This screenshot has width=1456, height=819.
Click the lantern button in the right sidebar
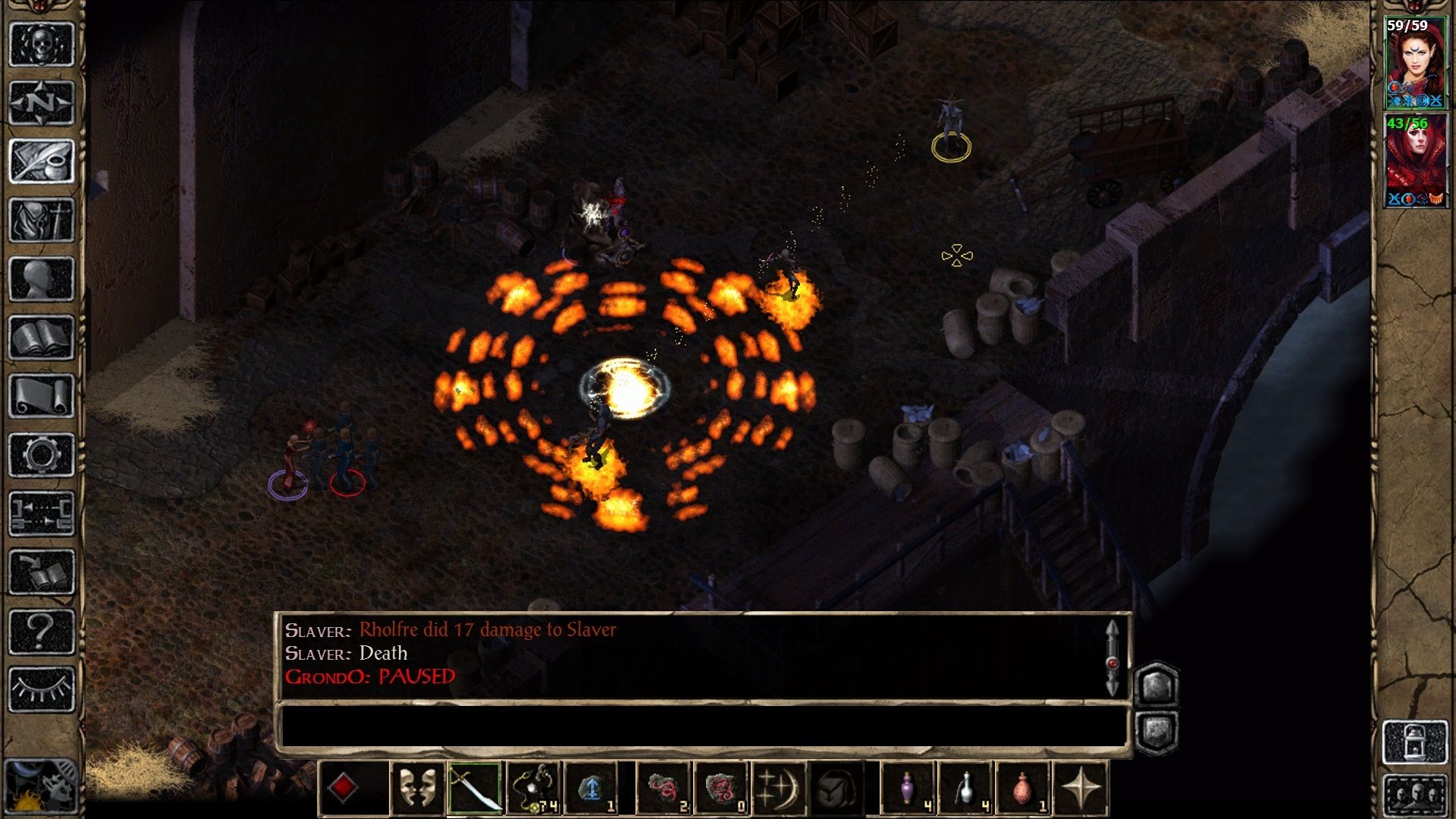tap(1415, 742)
